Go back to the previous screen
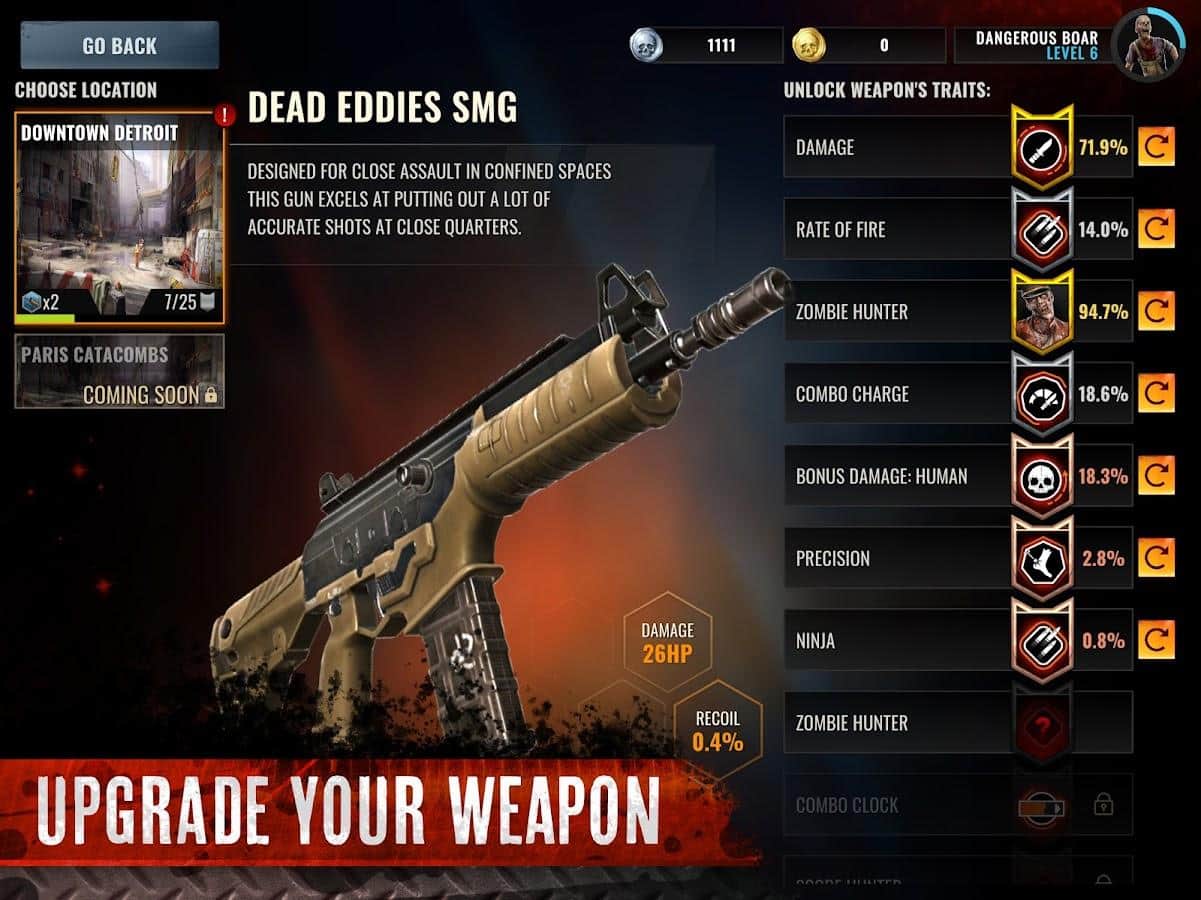Image resolution: width=1201 pixels, height=900 pixels. click(x=119, y=46)
